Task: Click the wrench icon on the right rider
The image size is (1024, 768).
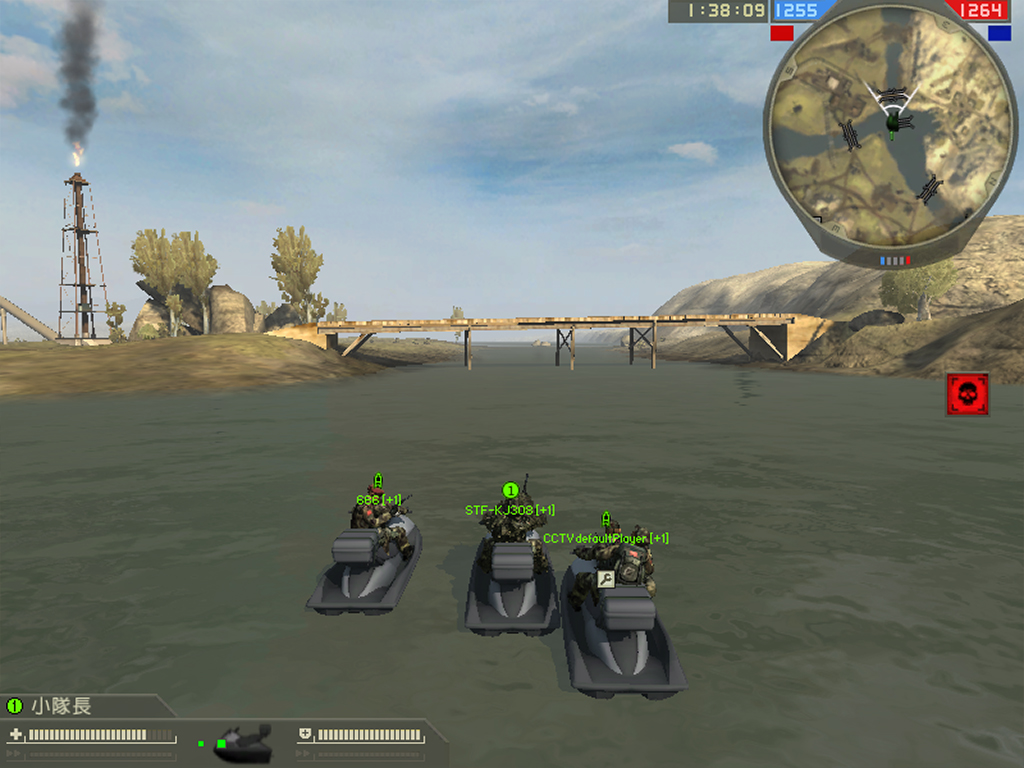Action: 606,578
